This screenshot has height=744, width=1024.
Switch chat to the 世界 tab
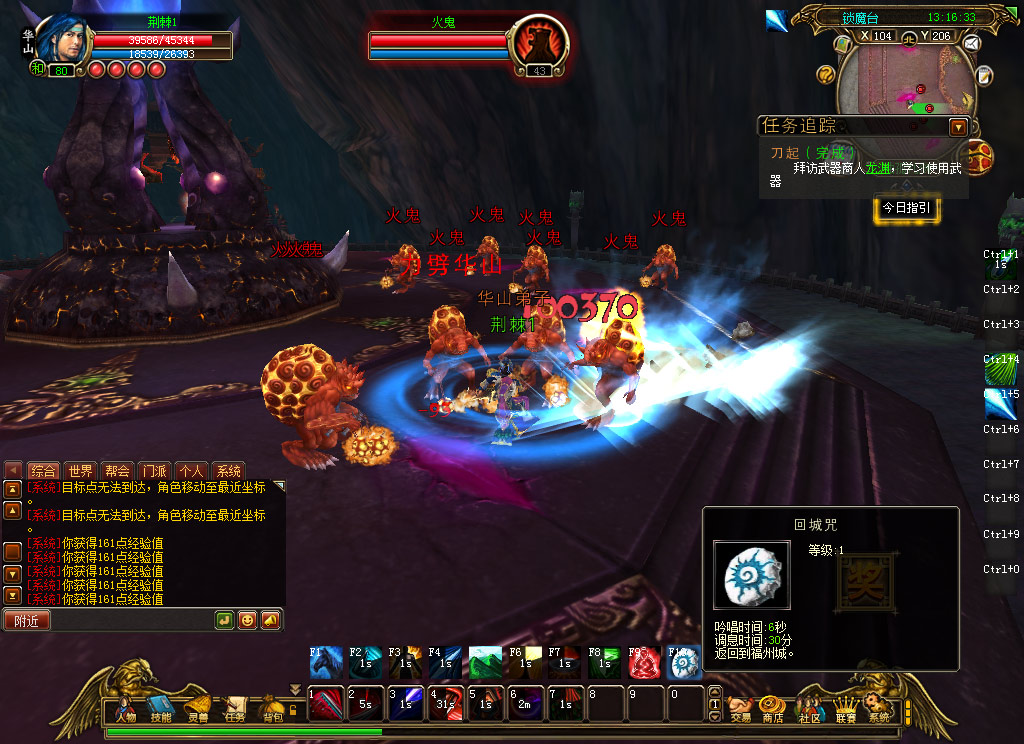pos(80,471)
